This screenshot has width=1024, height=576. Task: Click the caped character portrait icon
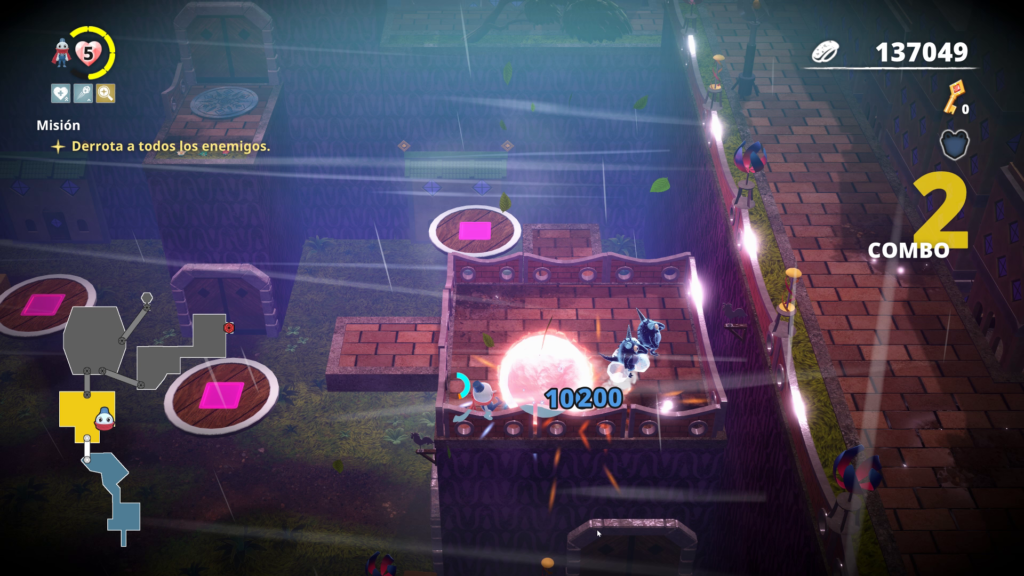coord(63,54)
